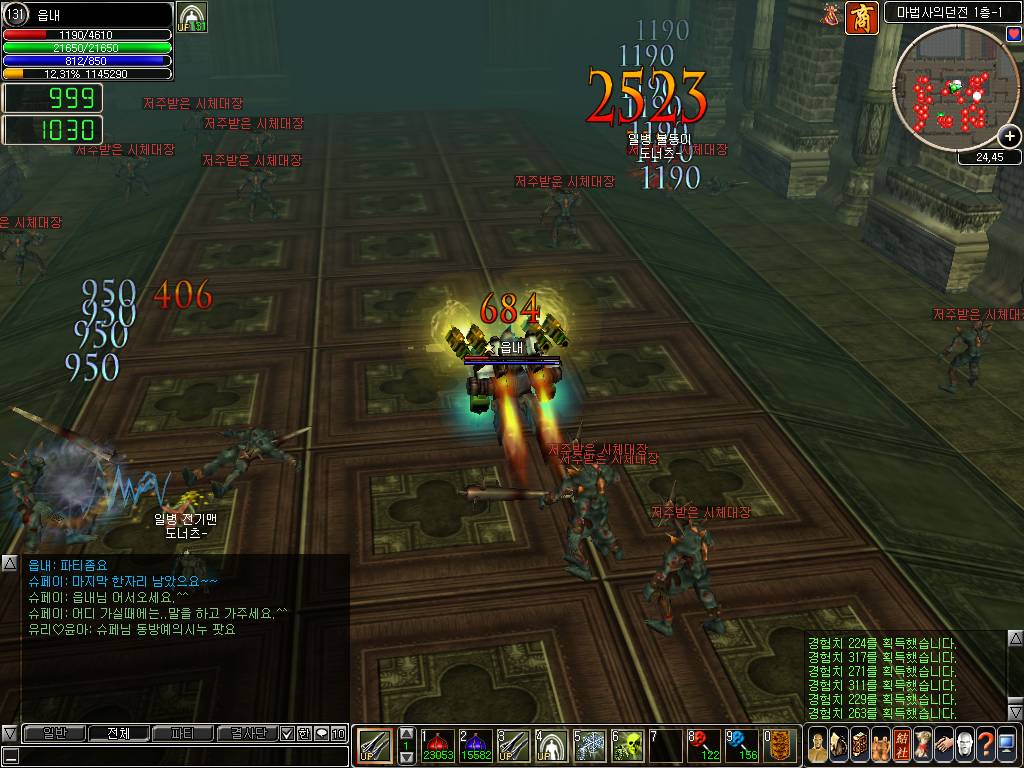Open the 파티 chat tab
Screen dimensions: 1024x768
pyautogui.click(x=182, y=733)
